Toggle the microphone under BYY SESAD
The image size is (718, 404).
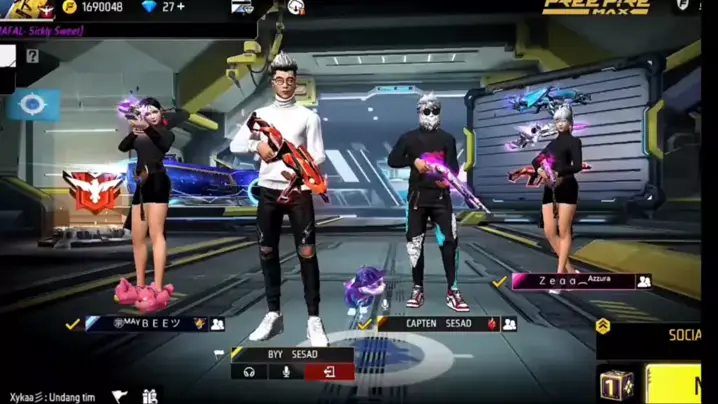tap(287, 372)
